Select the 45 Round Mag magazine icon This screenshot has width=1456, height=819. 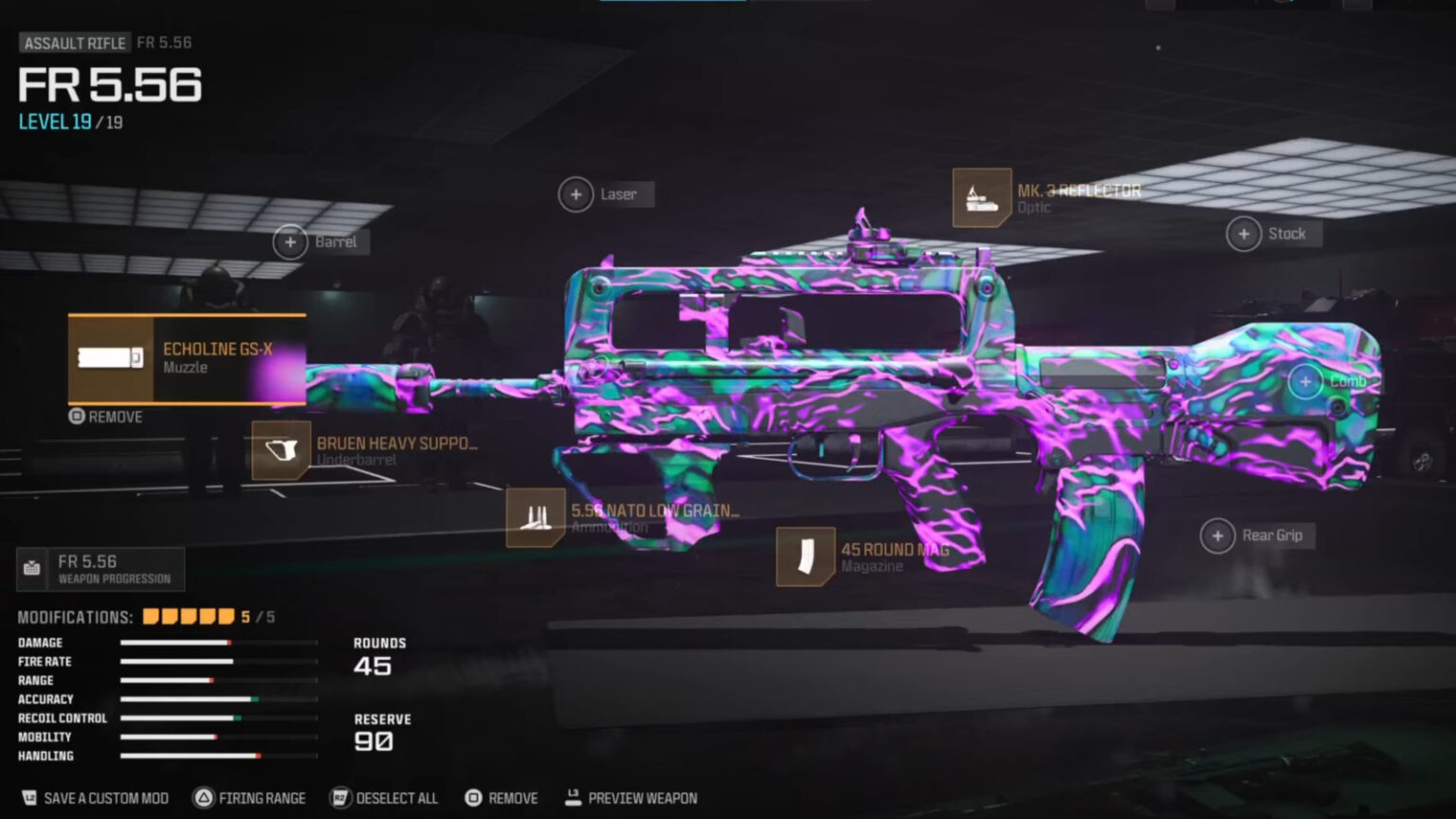tap(805, 557)
